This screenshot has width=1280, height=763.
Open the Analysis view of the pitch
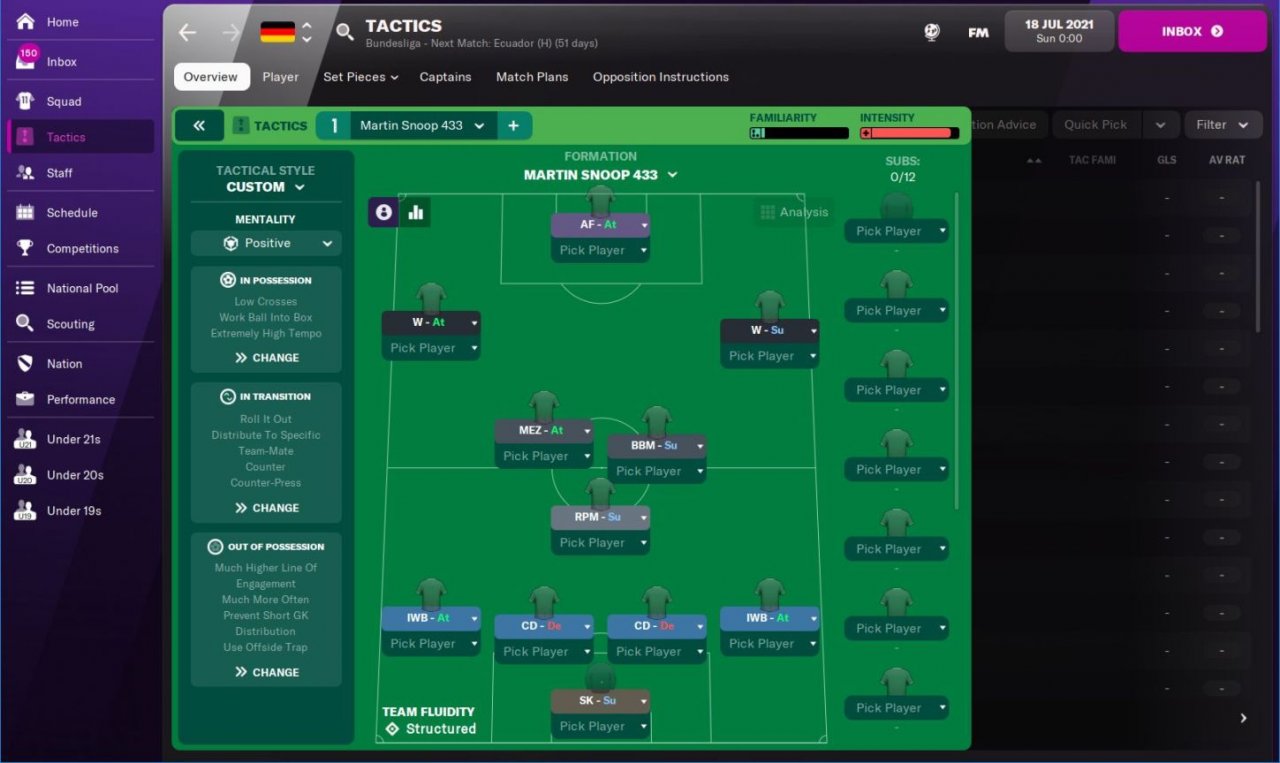click(x=794, y=212)
